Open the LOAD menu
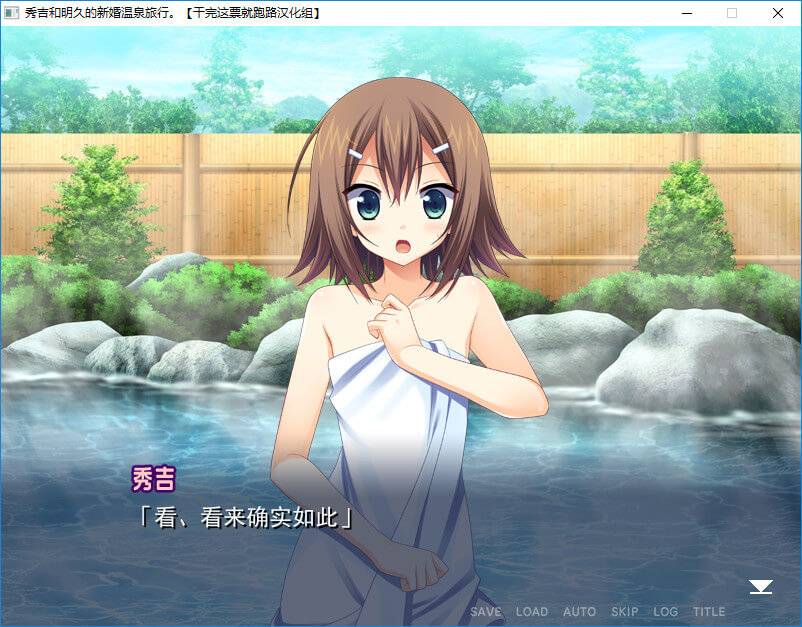 (x=532, y=611)
